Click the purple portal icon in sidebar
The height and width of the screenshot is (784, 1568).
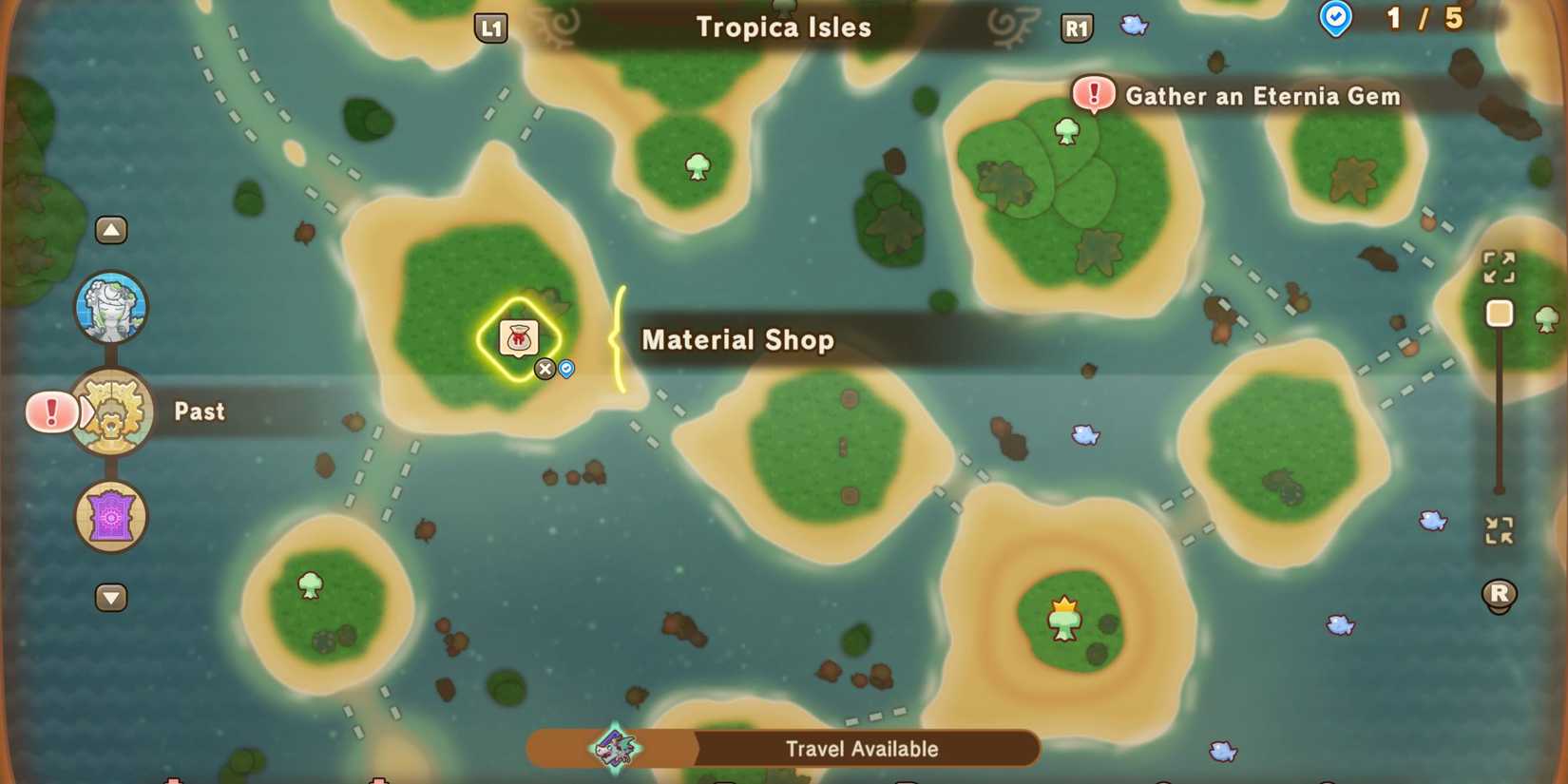tap(111, 517)
